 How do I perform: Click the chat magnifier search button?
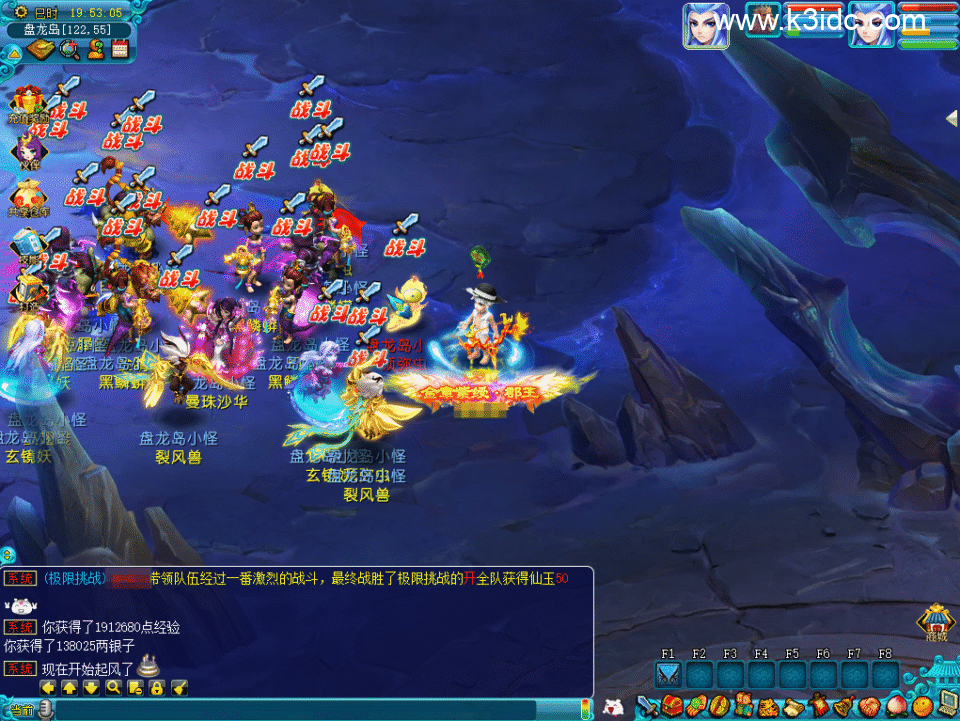tap(113, 688)
